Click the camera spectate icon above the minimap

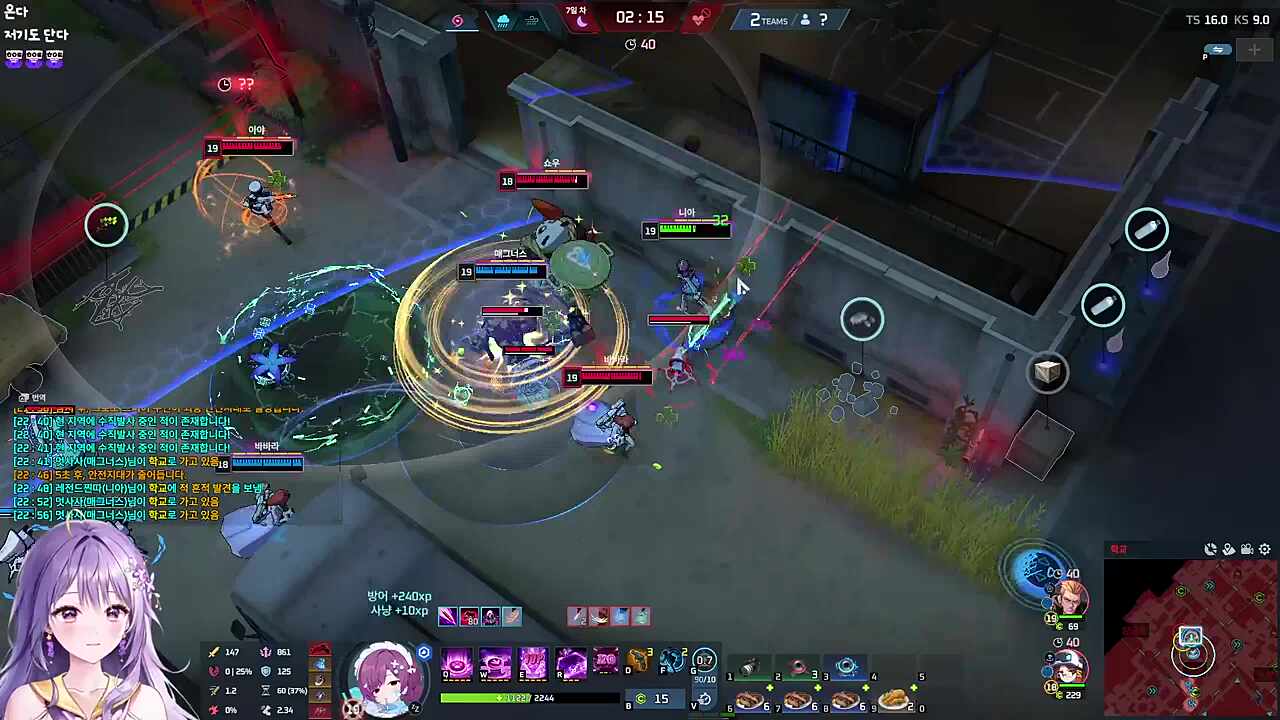[x=1246, y=548]
